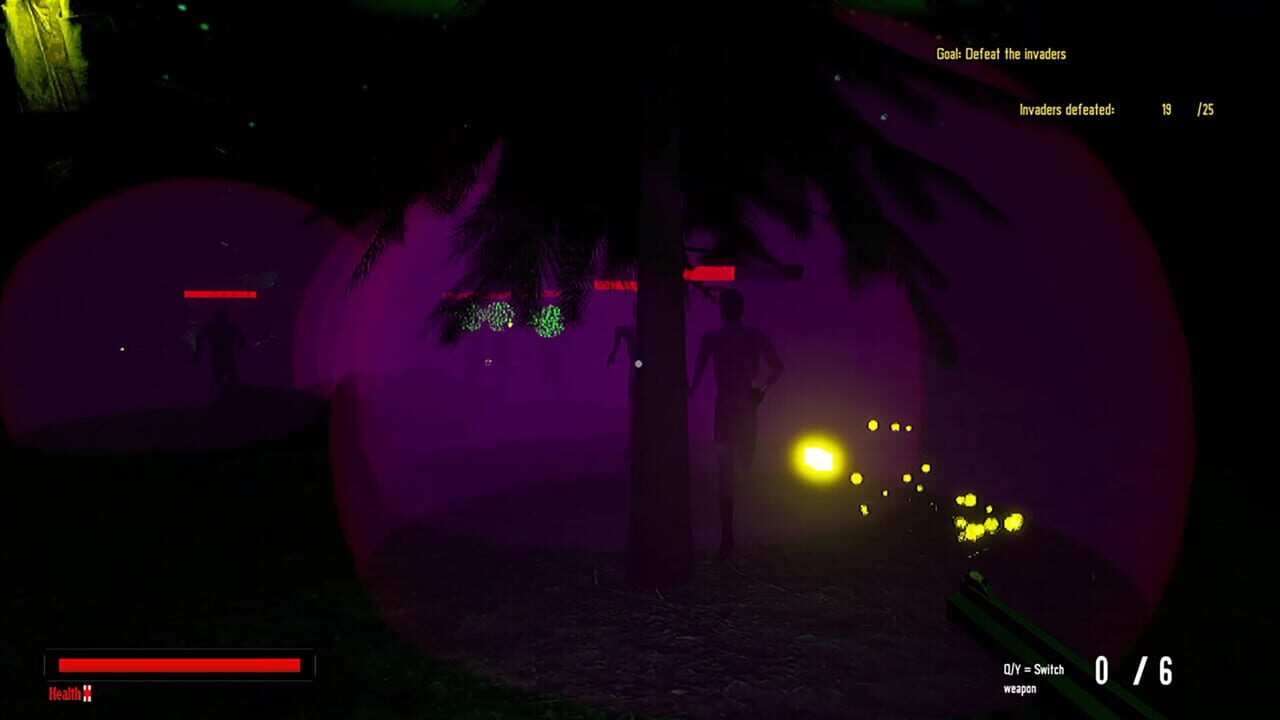Click the white crosshair dot at screen center

pyautogui.click(x=638, y=363)
